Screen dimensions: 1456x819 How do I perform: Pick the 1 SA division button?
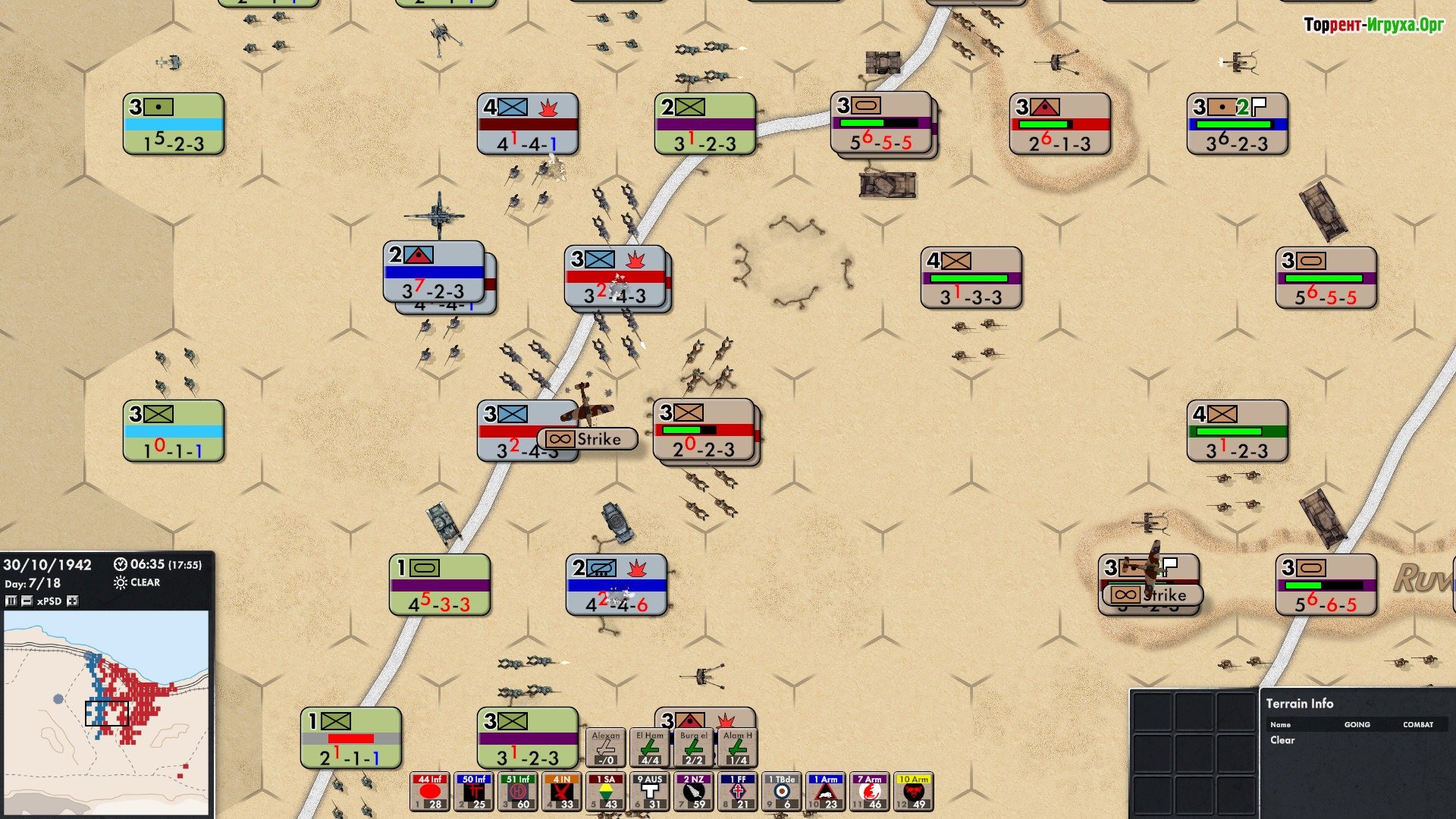[x=606, y=792]
